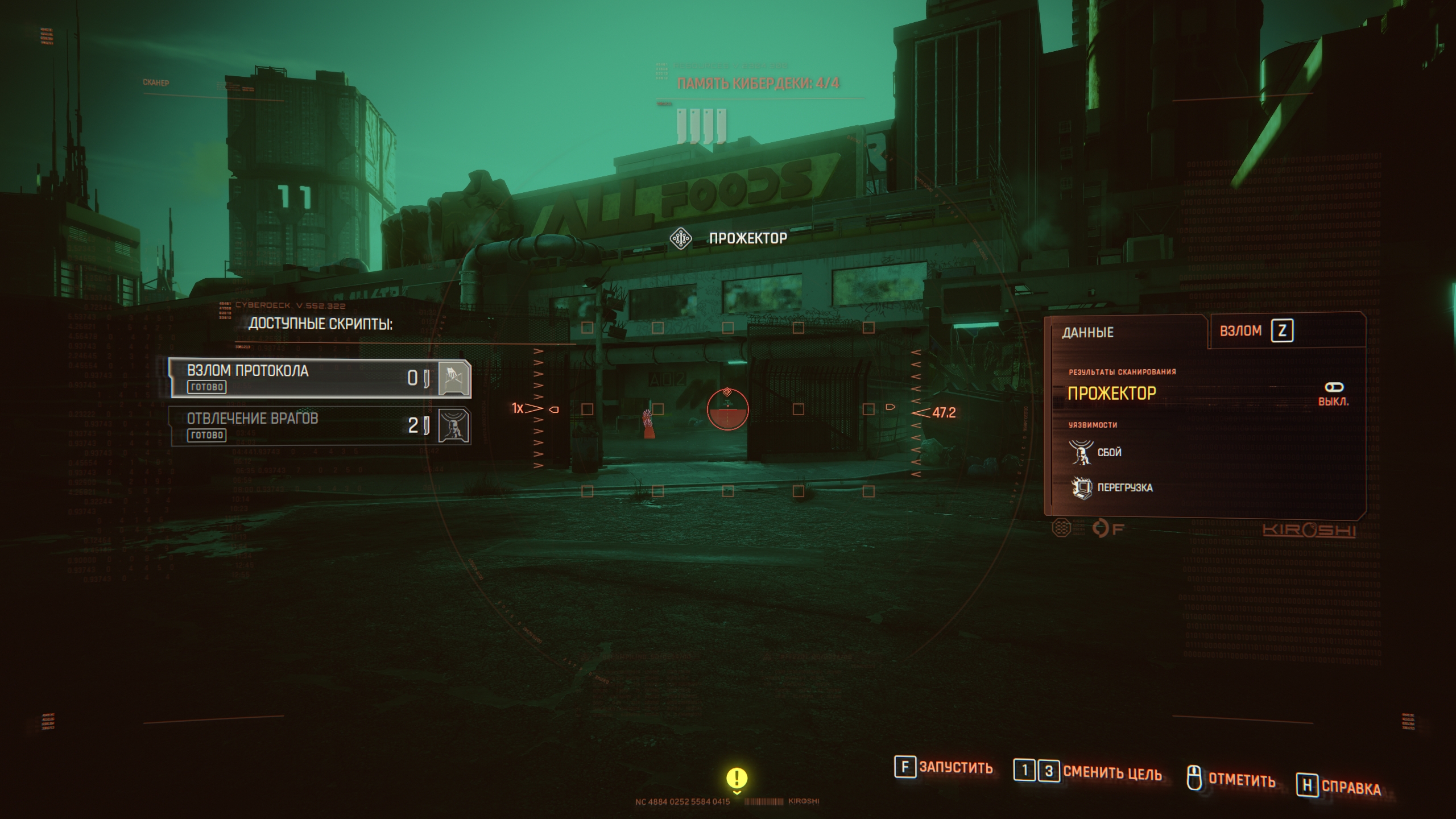
Task: Click the Запустить action label
Action: 955,768
